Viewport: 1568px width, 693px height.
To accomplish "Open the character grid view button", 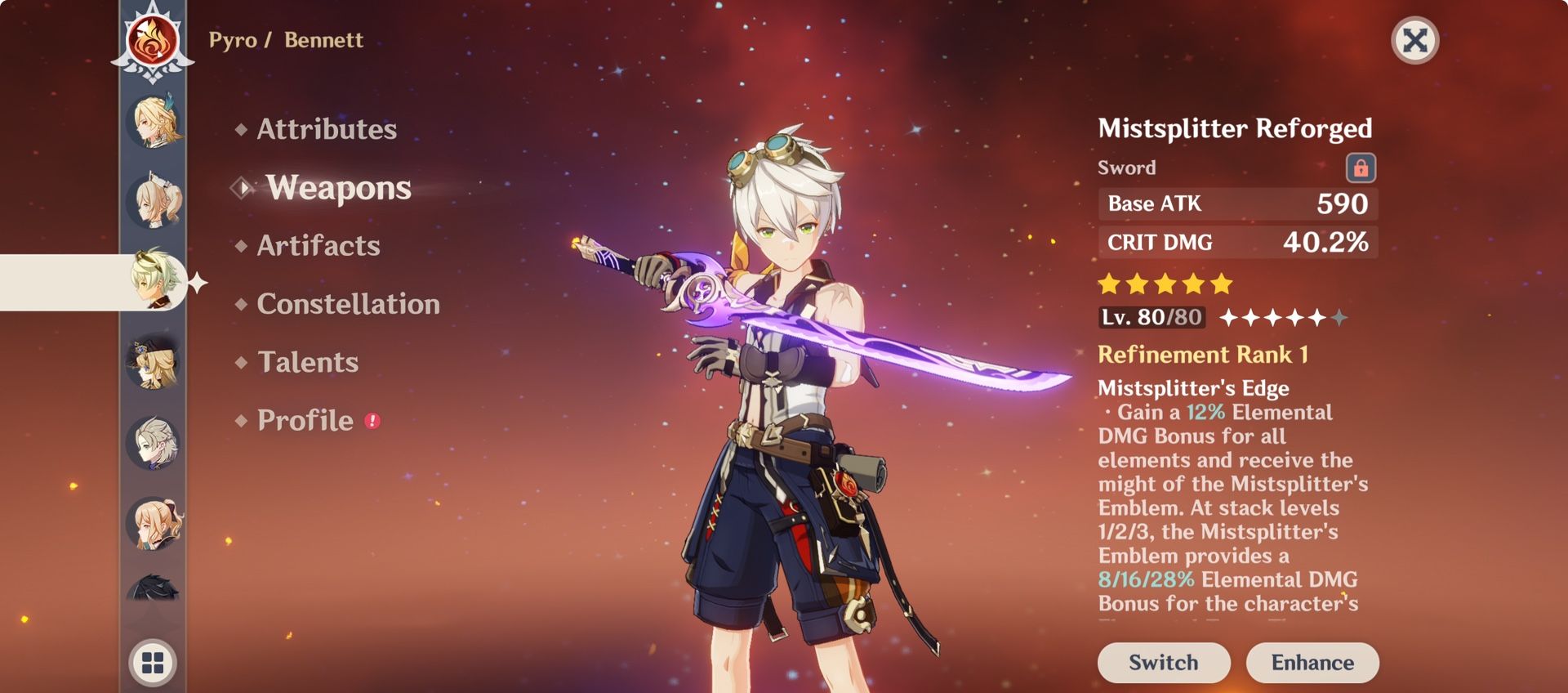I will pyautogui.click(x=153, y=662).
